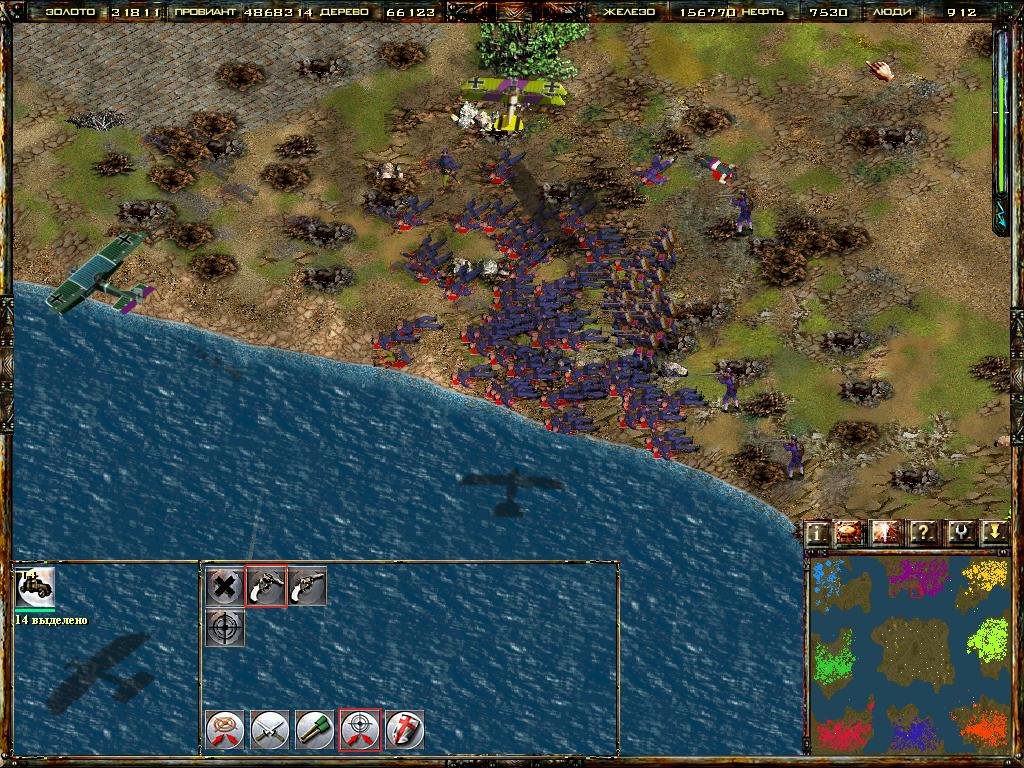Choose the red-highlighted revolver weapon icon
The height and width of the screenshot is (768, 1024).
[267, 587]
